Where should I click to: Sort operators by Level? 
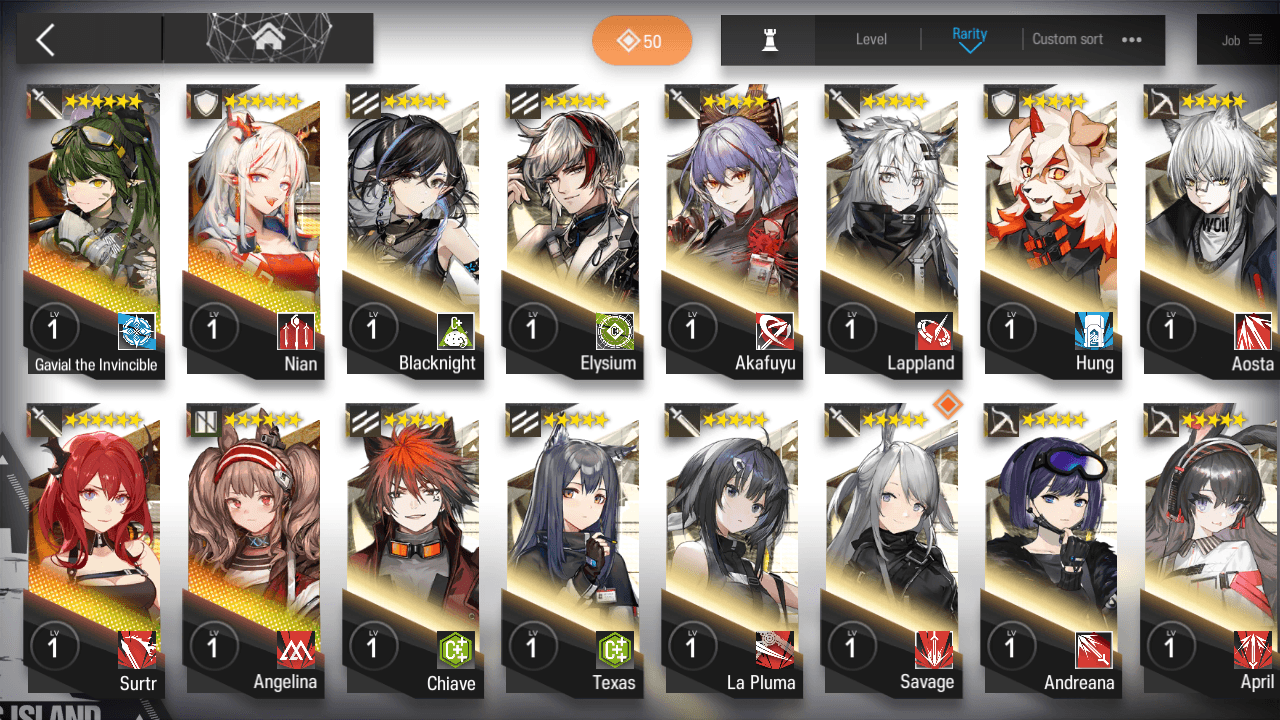[871, 40]
